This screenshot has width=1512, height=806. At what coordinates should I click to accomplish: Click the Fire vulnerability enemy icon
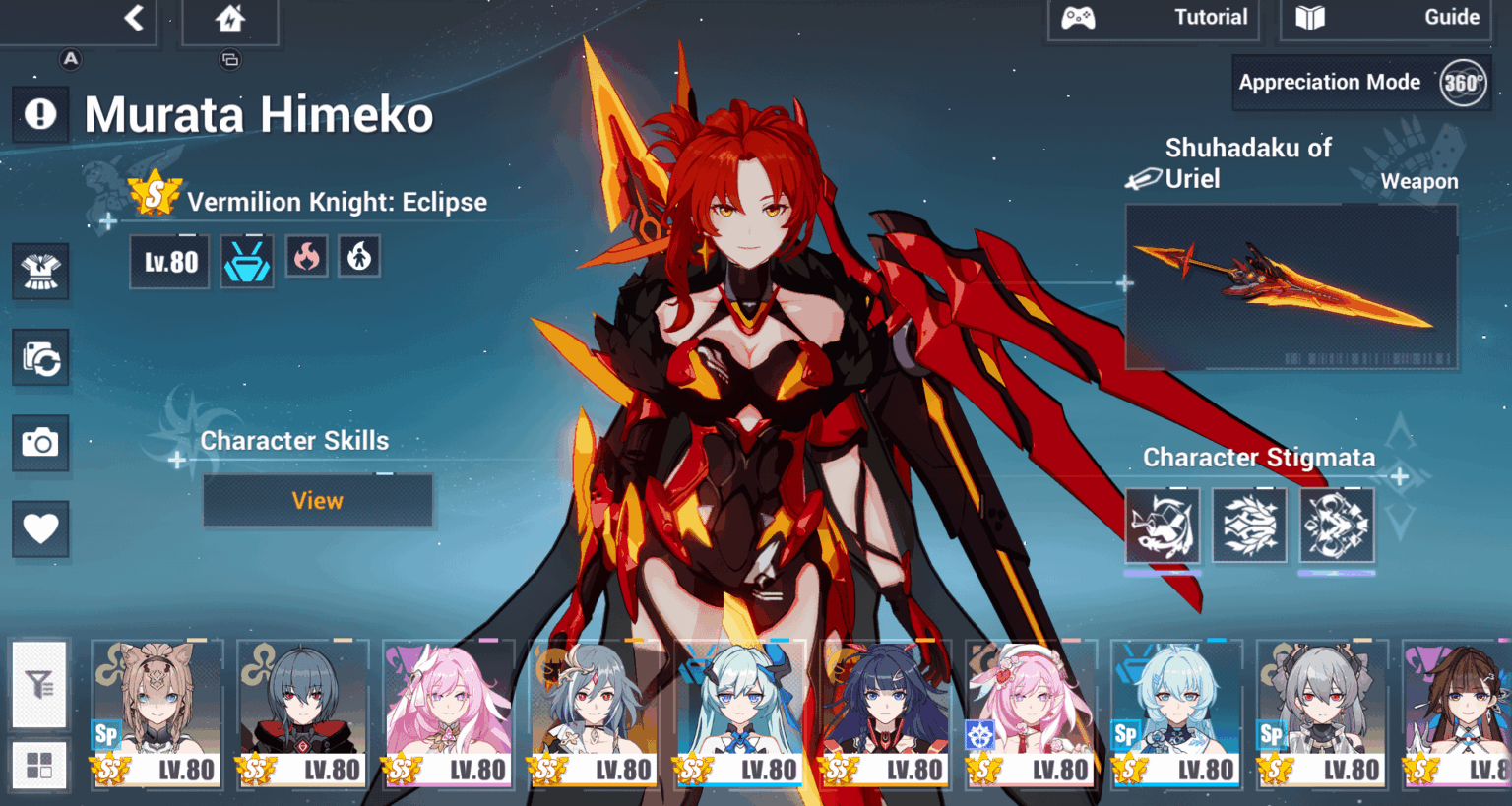point(359,257)
